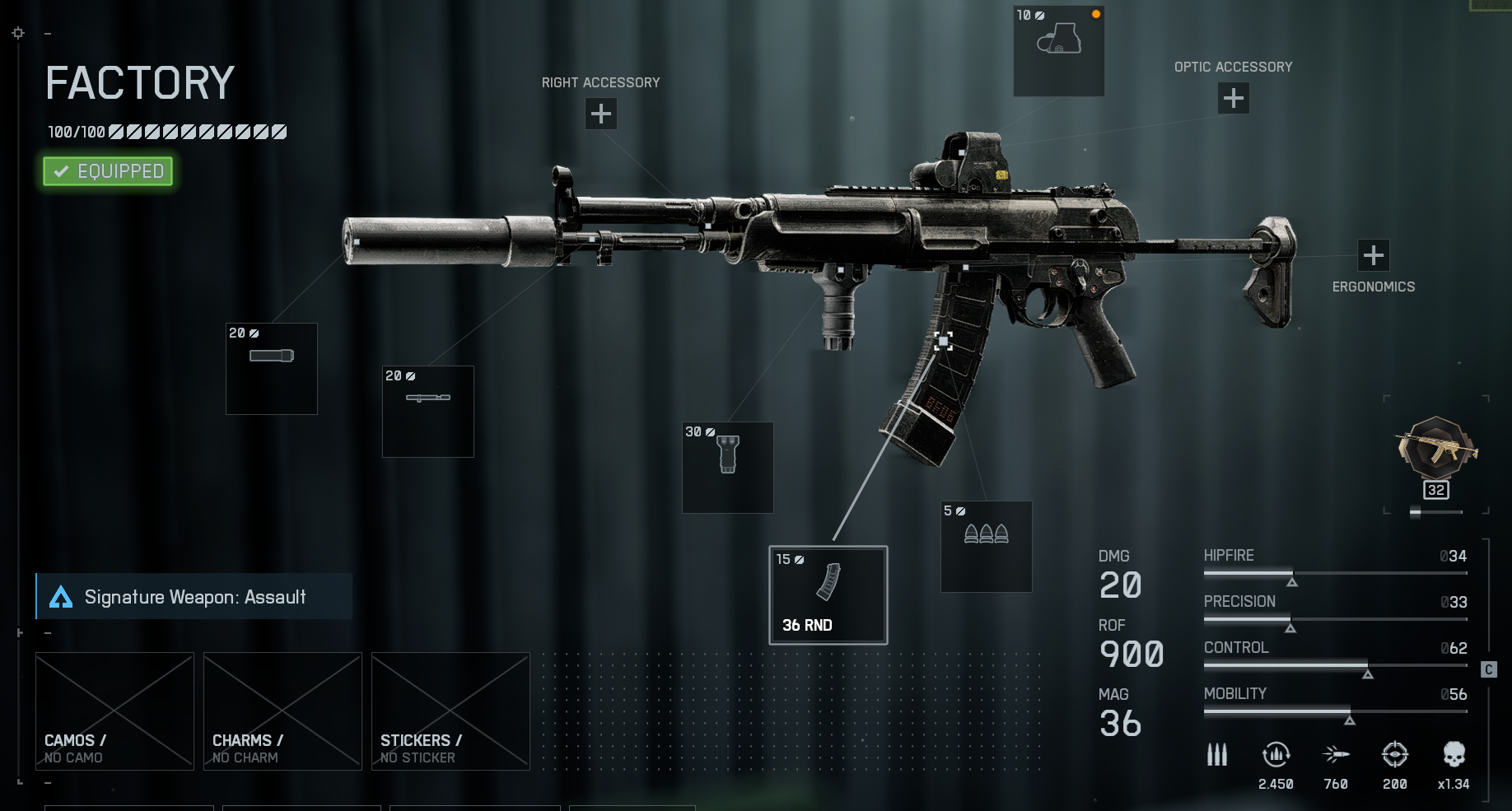1512x811 pixels.
Task: Open the Stickers customization panel
Action: point(450,711)
